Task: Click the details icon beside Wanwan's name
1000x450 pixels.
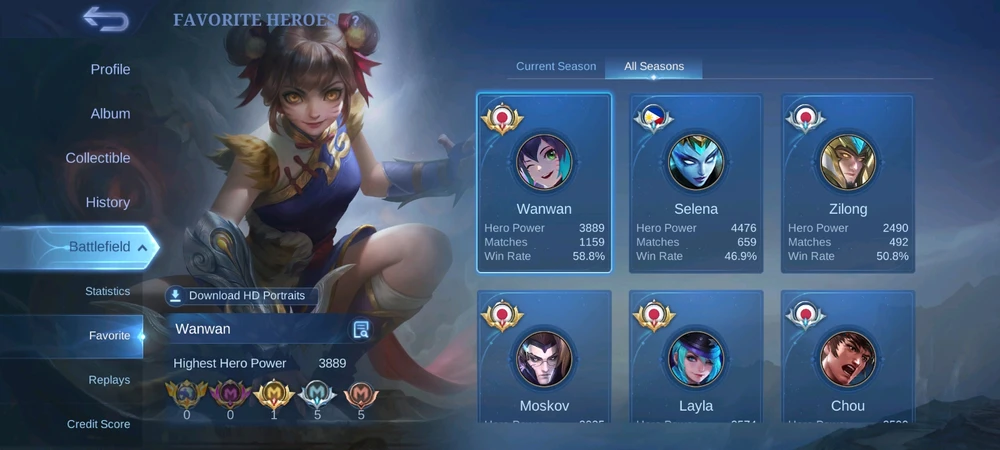Action: coord(361,330)
